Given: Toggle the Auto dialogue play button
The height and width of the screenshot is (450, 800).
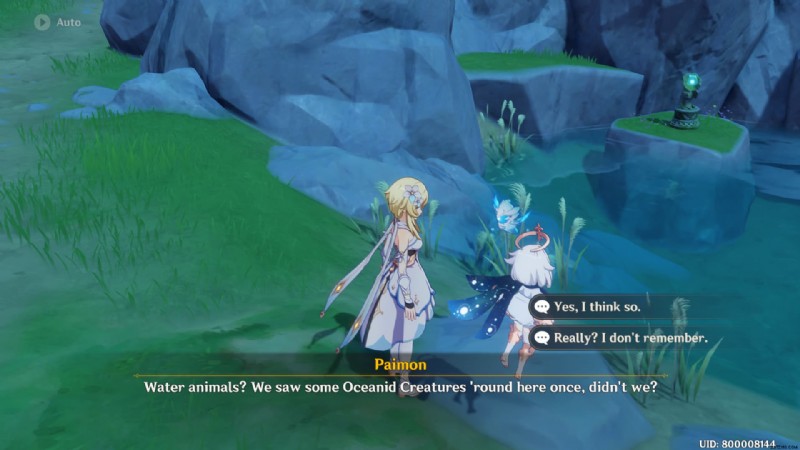Looking at the screenshot, I should coord(43,21).
